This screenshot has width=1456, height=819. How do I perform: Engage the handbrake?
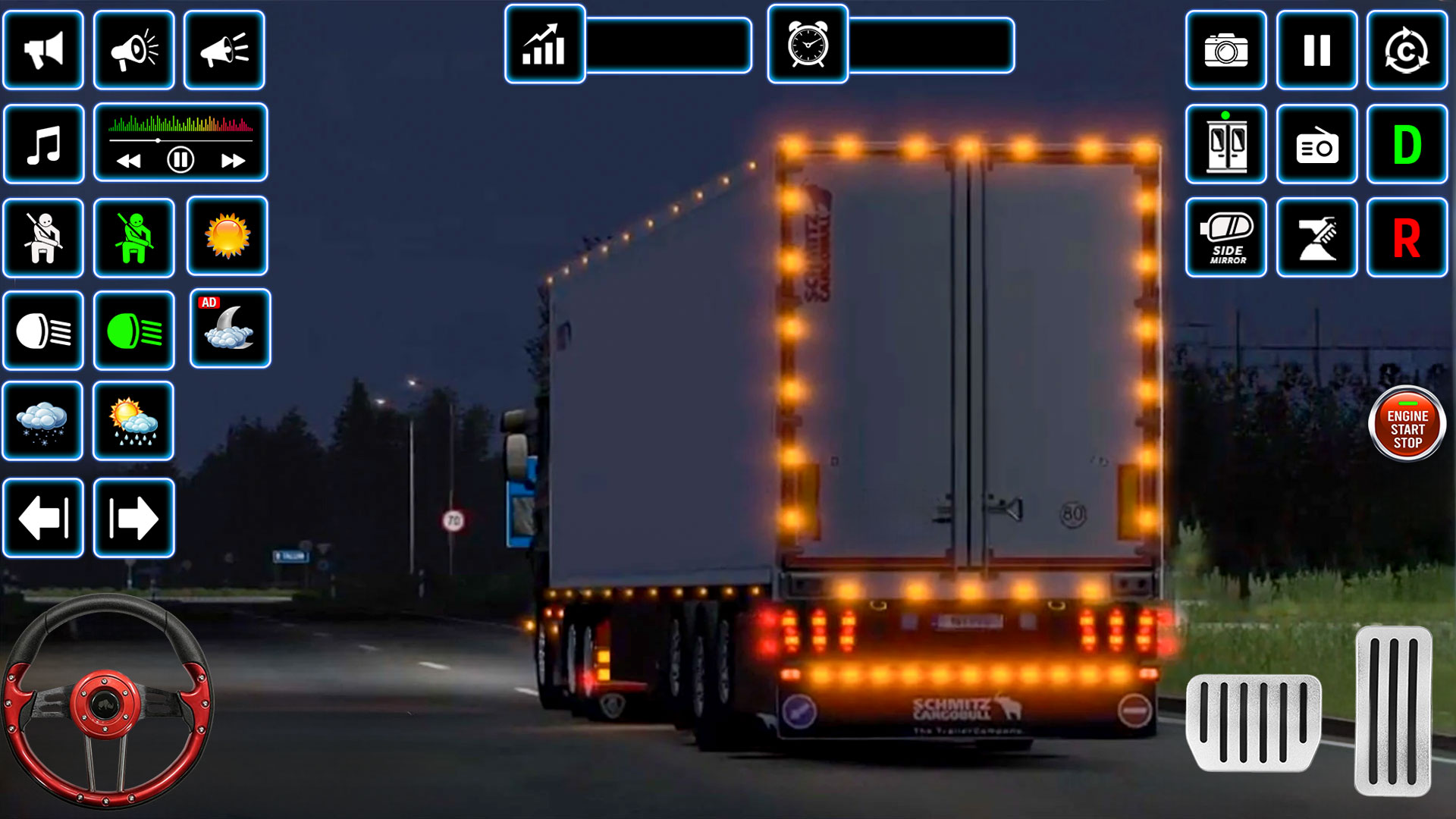[x=1316, y=239]
